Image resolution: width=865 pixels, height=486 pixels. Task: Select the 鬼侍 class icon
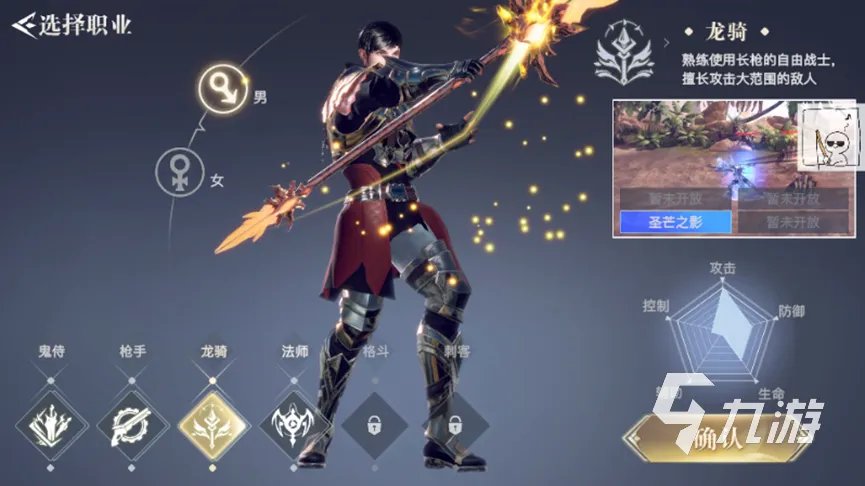tap(50, 424)
